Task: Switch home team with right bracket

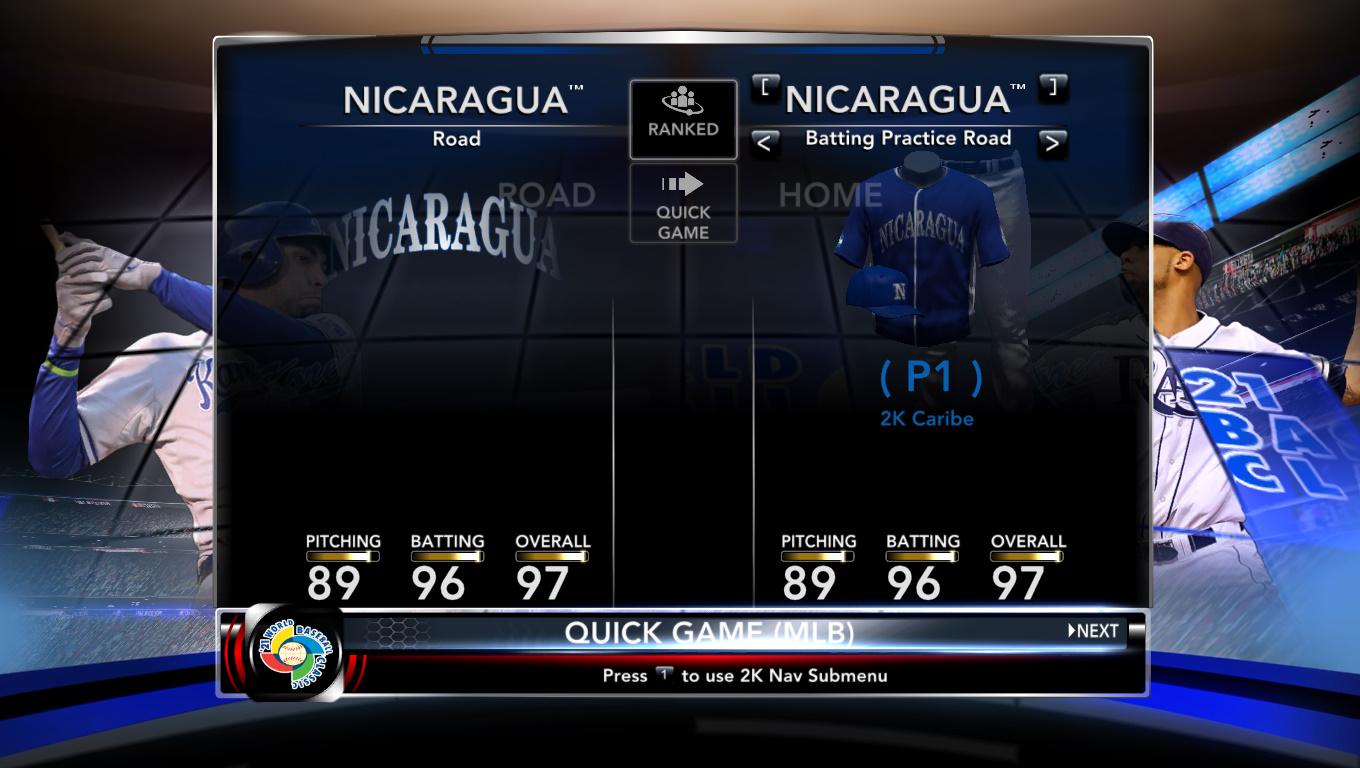Action: [1052, 88]
